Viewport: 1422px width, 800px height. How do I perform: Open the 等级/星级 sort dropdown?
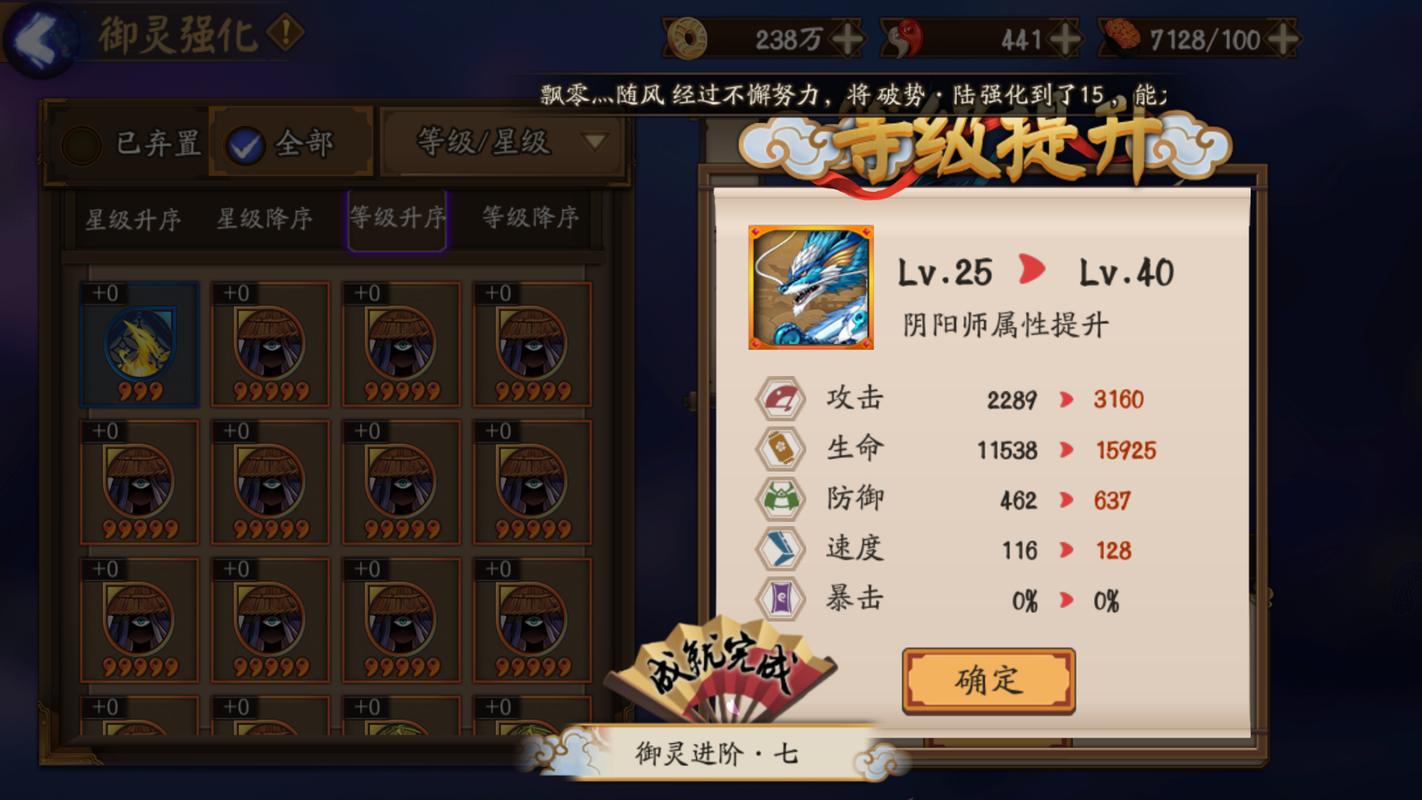pyautogui.click(x=503, y=141)
